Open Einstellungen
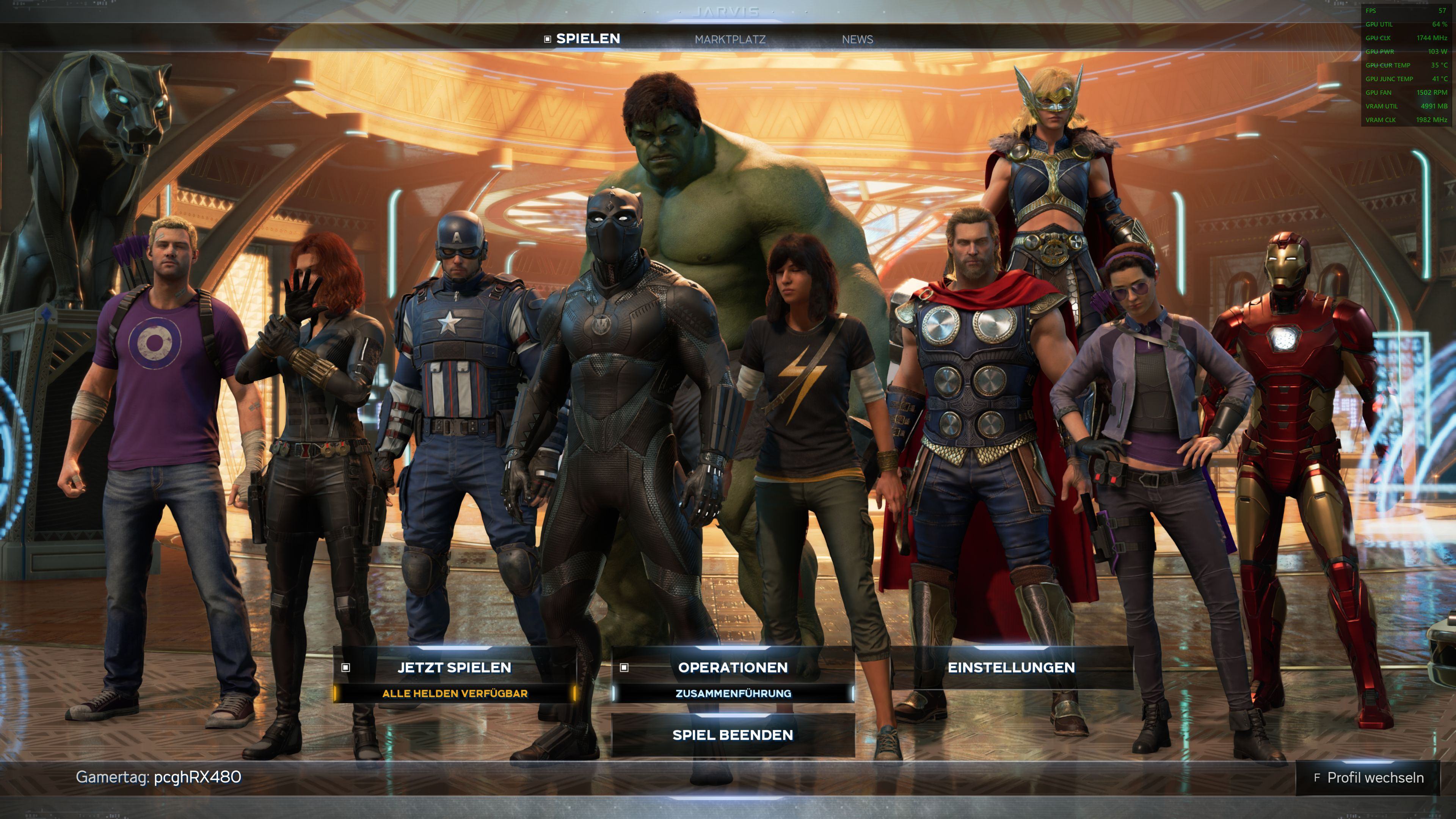Viewport: 1456px width, 819px height. tap(1011, 667)
